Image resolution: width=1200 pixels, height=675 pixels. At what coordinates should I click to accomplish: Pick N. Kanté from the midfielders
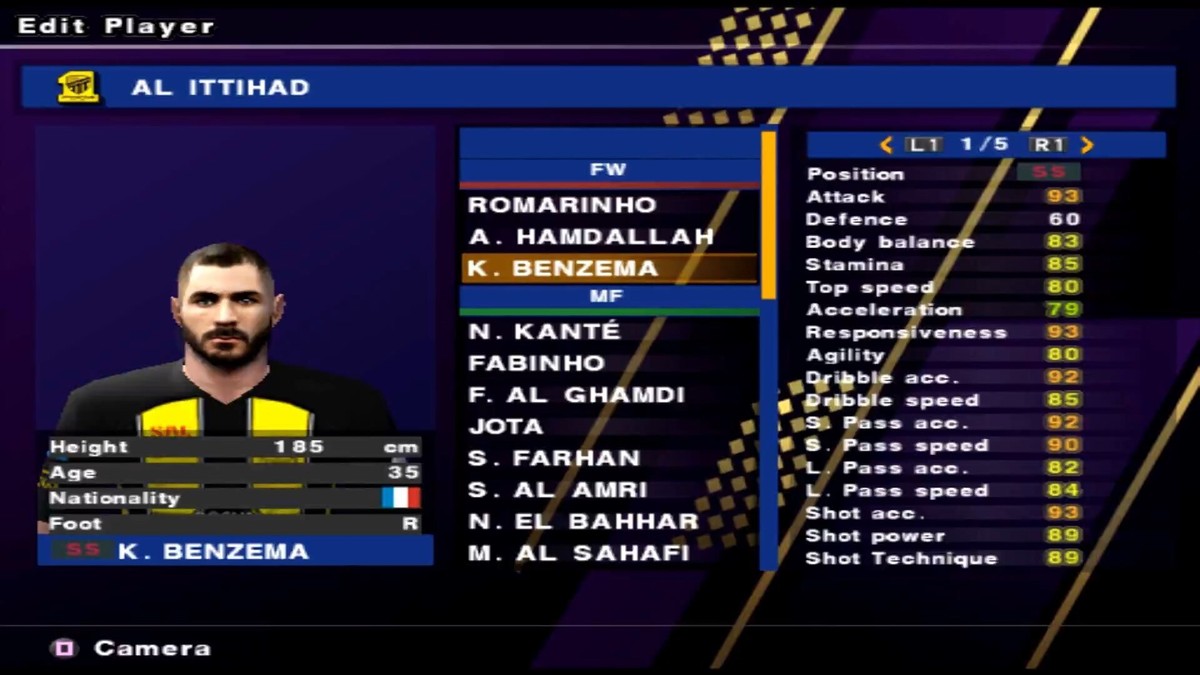[544, 331]
